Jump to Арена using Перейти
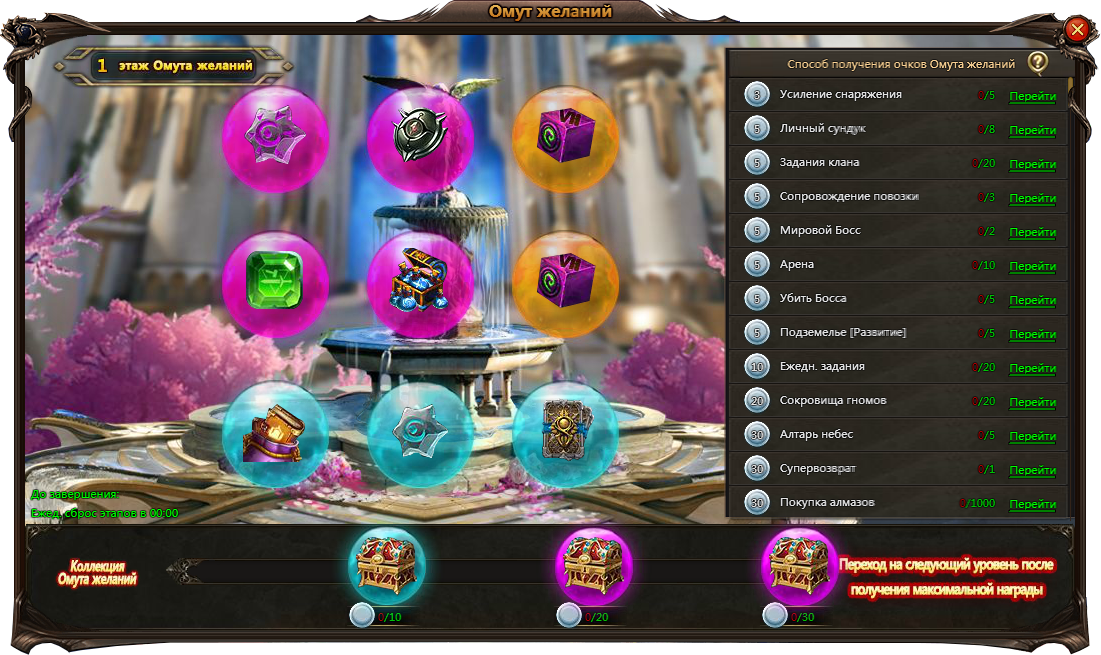Screen dimensions: 1101x655 pyautogui.click(x=1032, y=267)
